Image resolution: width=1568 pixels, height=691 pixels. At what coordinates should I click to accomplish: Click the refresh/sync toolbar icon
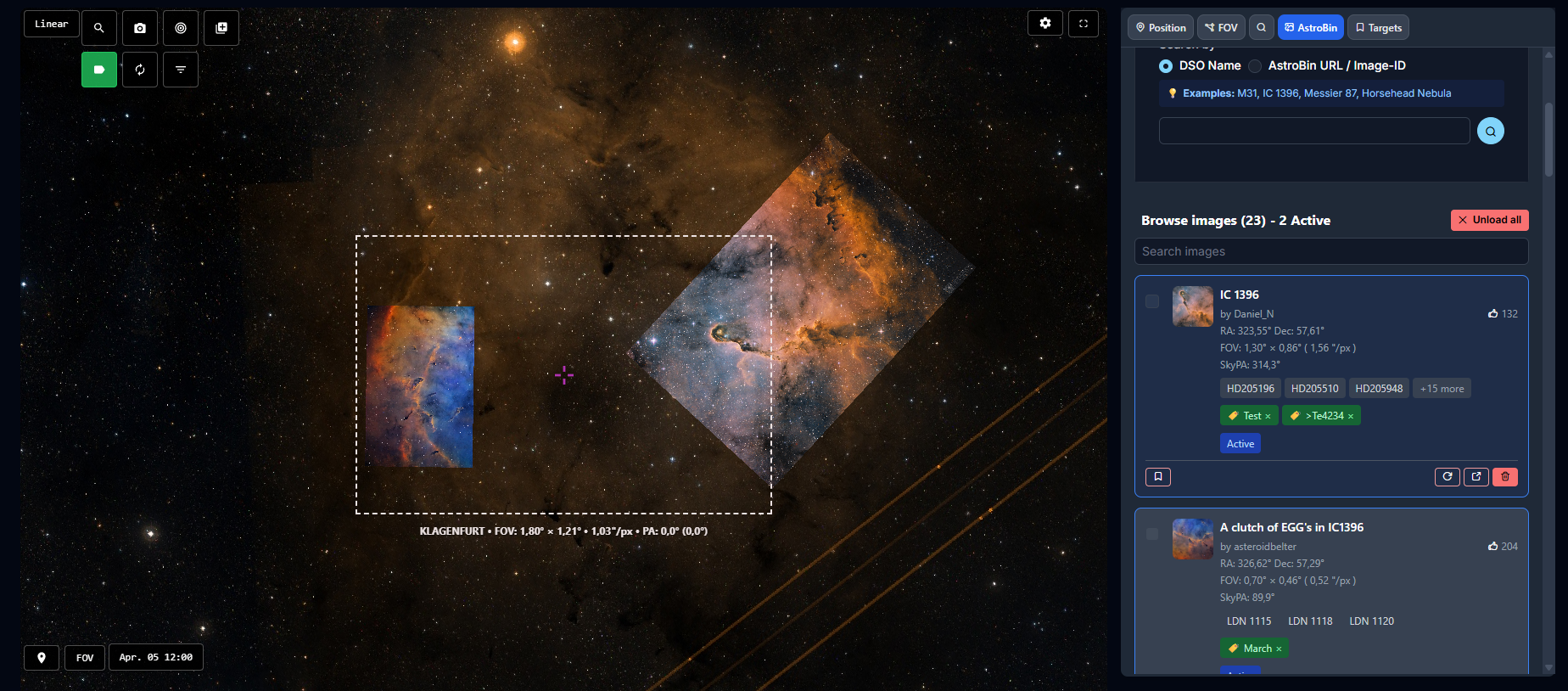click(139, 70)
